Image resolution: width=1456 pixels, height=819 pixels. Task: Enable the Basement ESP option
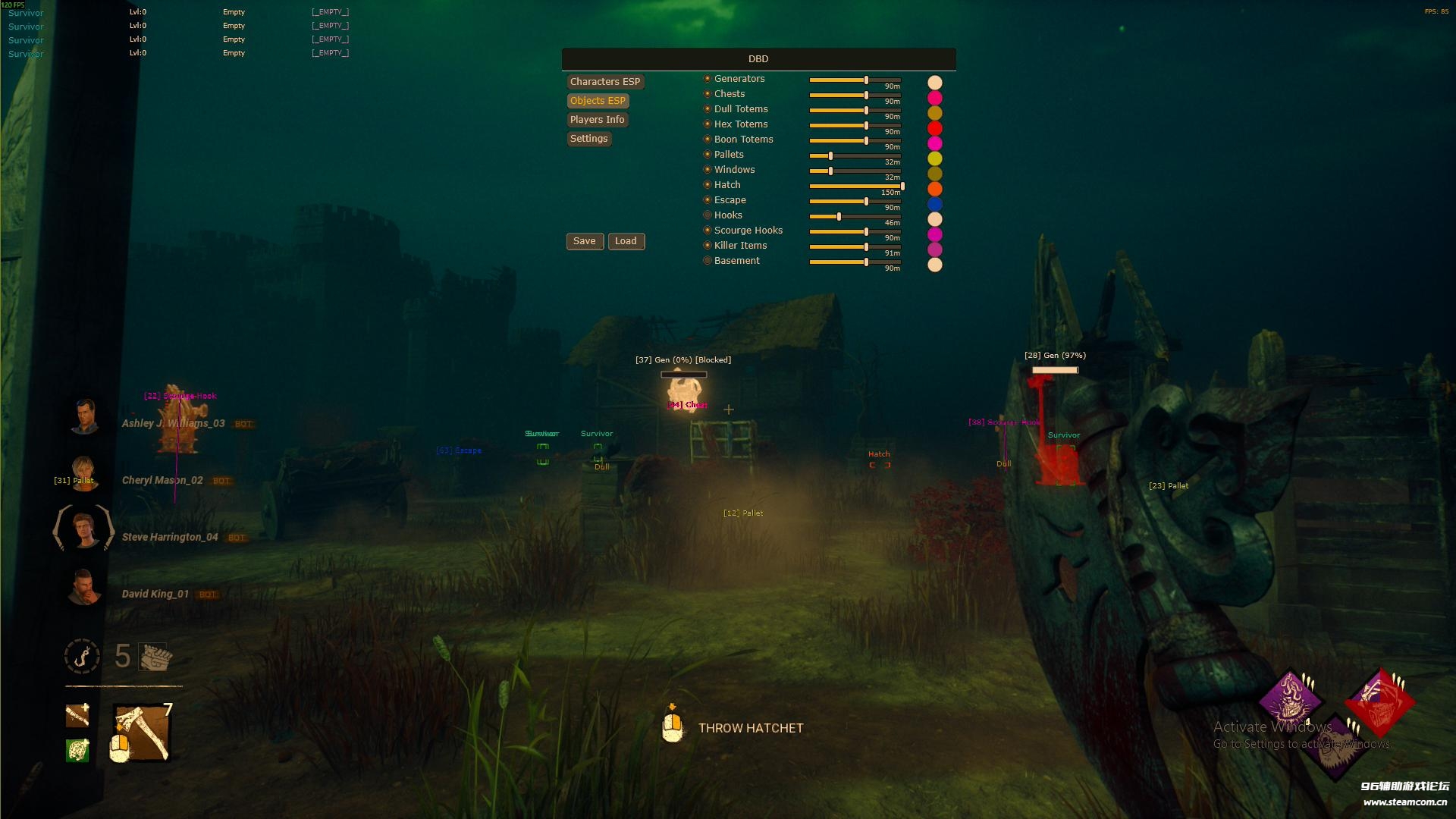point(708,261)
